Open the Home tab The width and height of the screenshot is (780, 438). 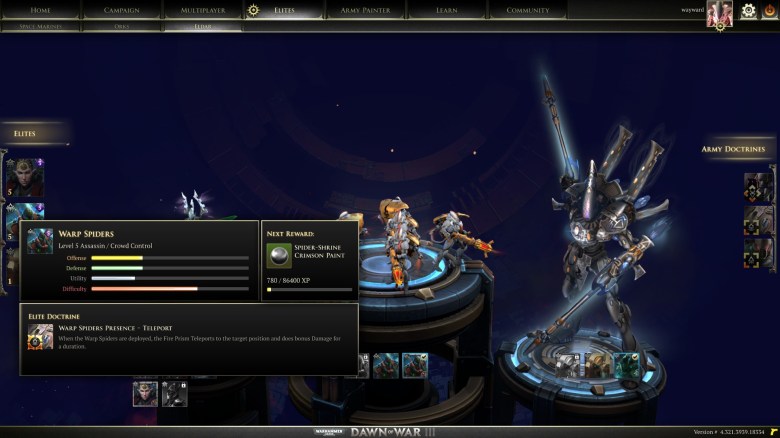click(40, 10)
